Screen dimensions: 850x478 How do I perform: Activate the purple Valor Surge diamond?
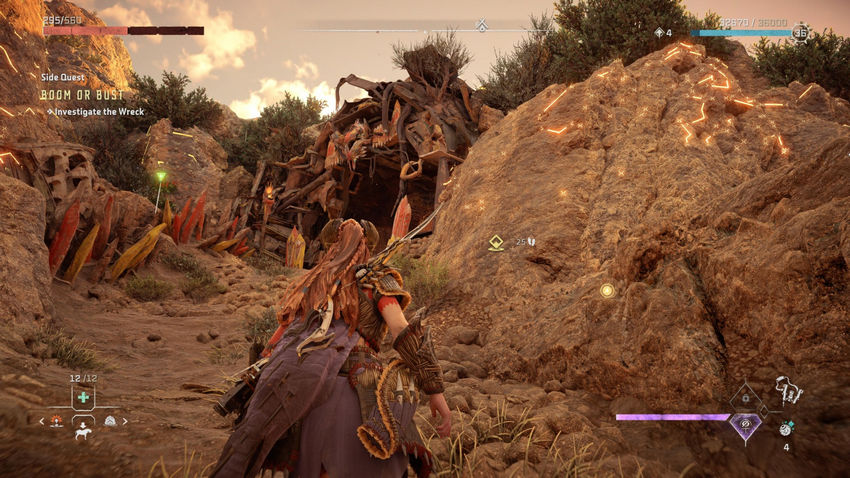[744, 424]
